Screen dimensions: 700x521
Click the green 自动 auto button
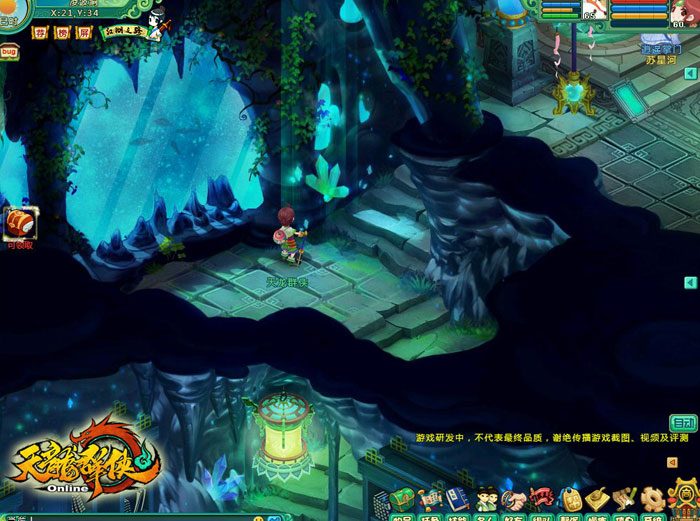(683, 423)
